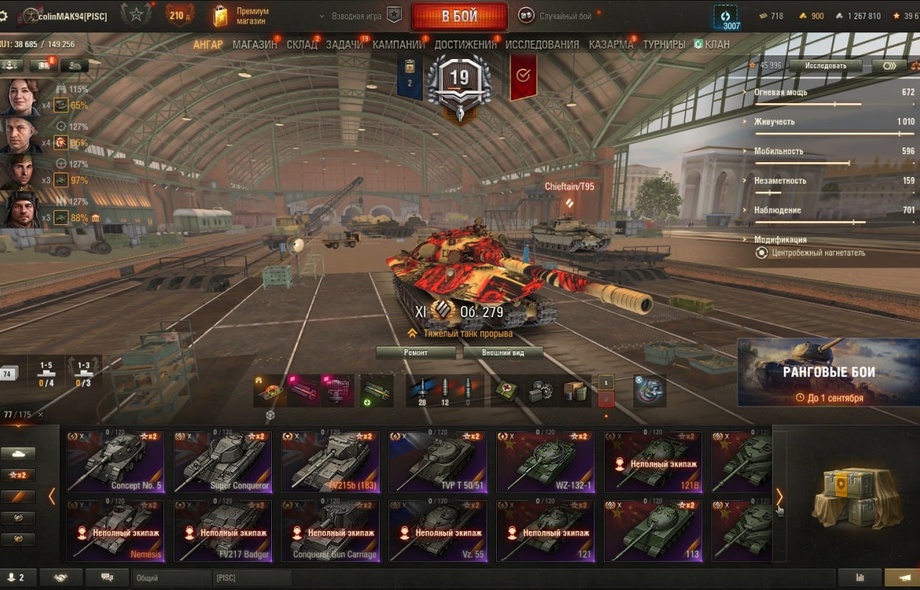Open the Ранговые бои banner
Viewport: 920px width, 590px height.
click(x=828, y=373)
